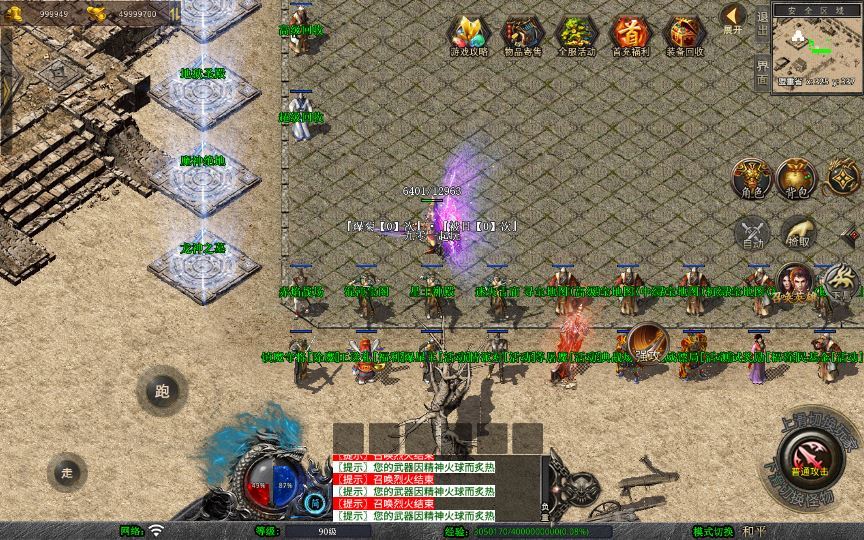Open the 首充福利 first-recharge bonus

[x=630, y=37]
